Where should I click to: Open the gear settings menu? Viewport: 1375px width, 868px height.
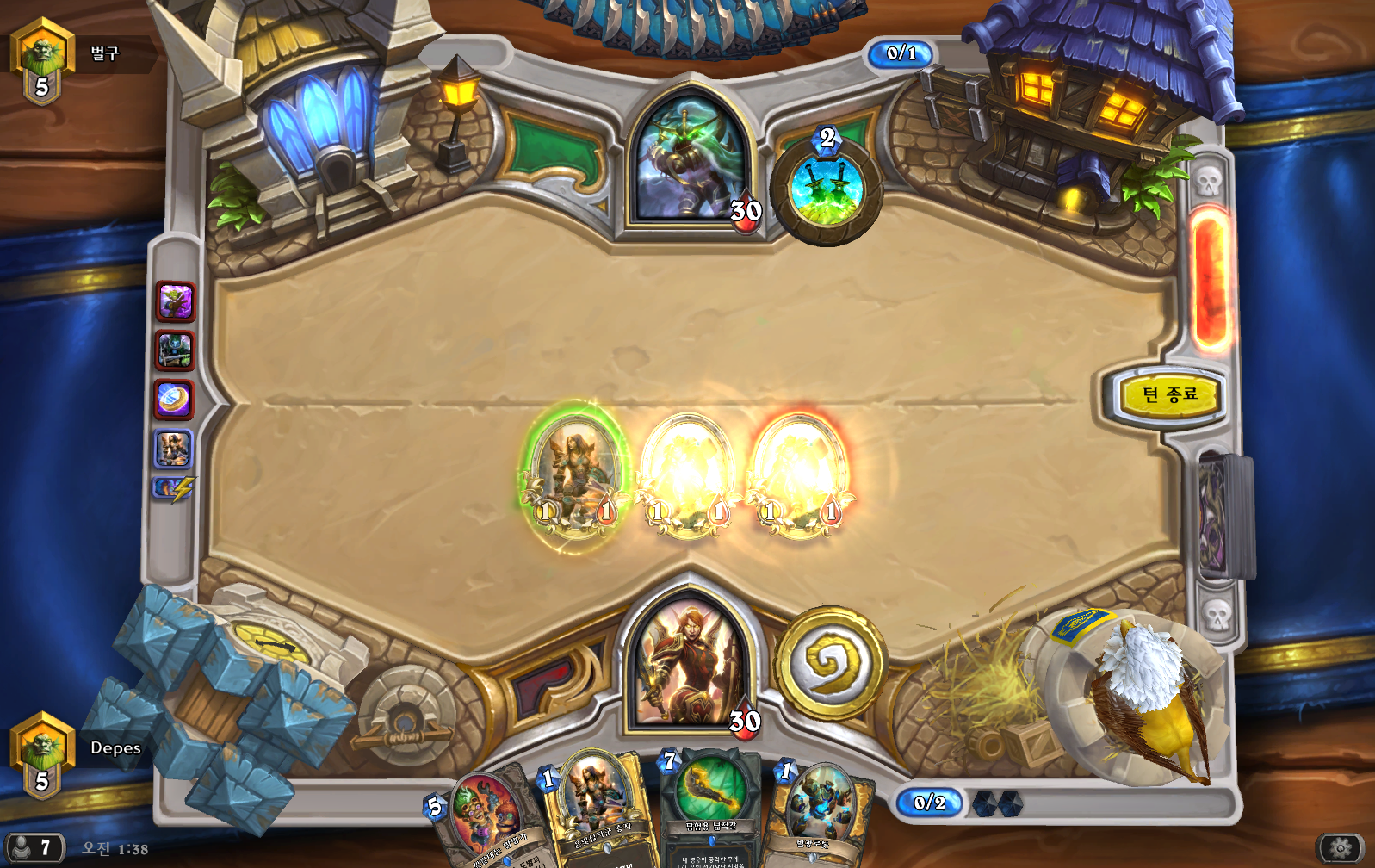point(1341,849)
